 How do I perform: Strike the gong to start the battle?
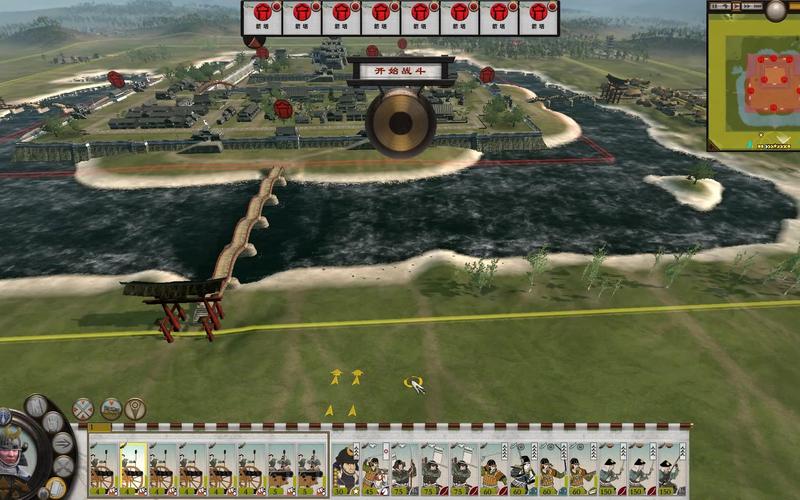pyautogui.click(x=399, y=124)
